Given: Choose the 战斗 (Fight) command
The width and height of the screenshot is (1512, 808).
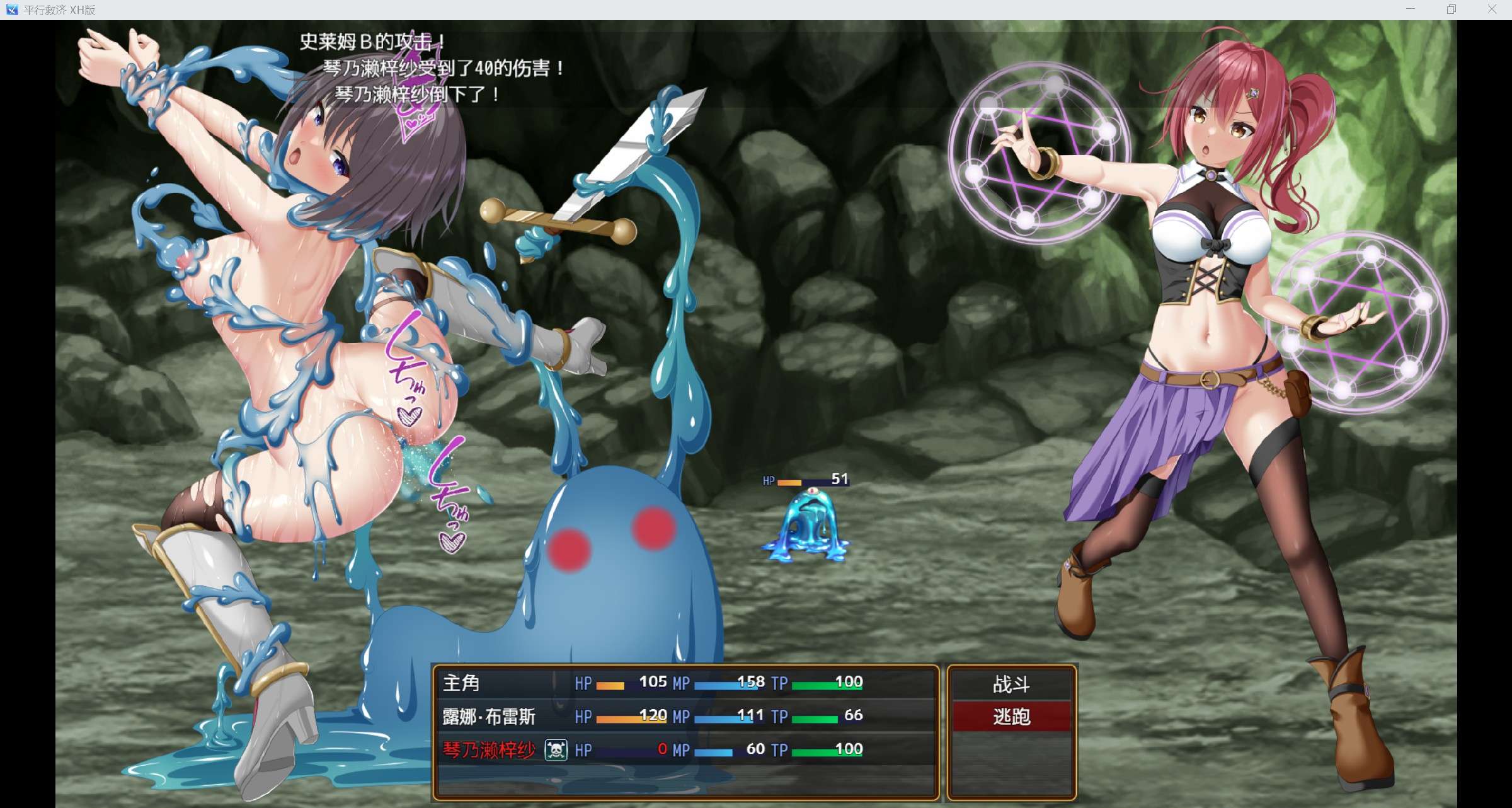Looking at the screenshot, I should coord(1011,684).
